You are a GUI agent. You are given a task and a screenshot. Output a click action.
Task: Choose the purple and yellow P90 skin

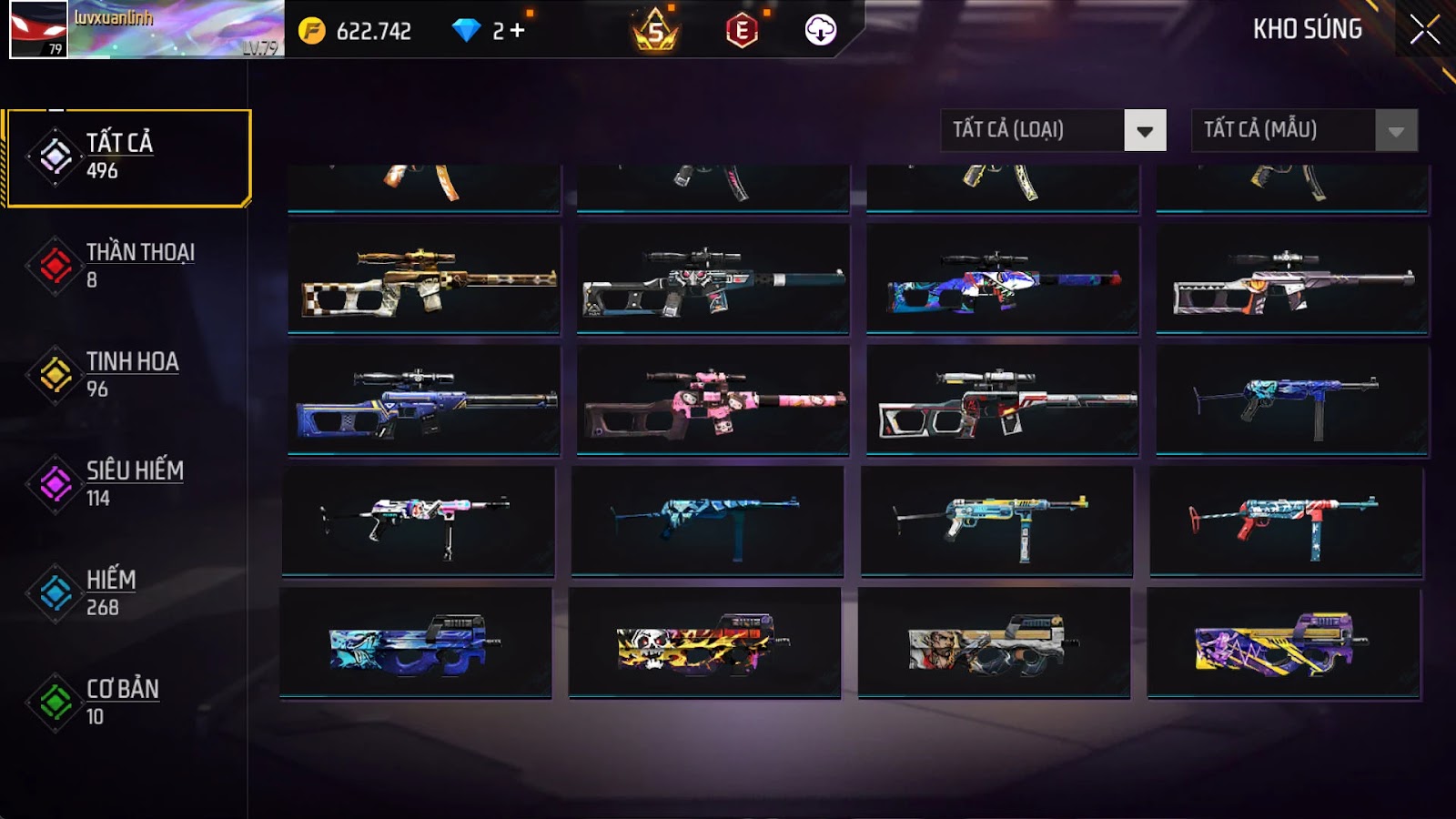point(1283,642)
